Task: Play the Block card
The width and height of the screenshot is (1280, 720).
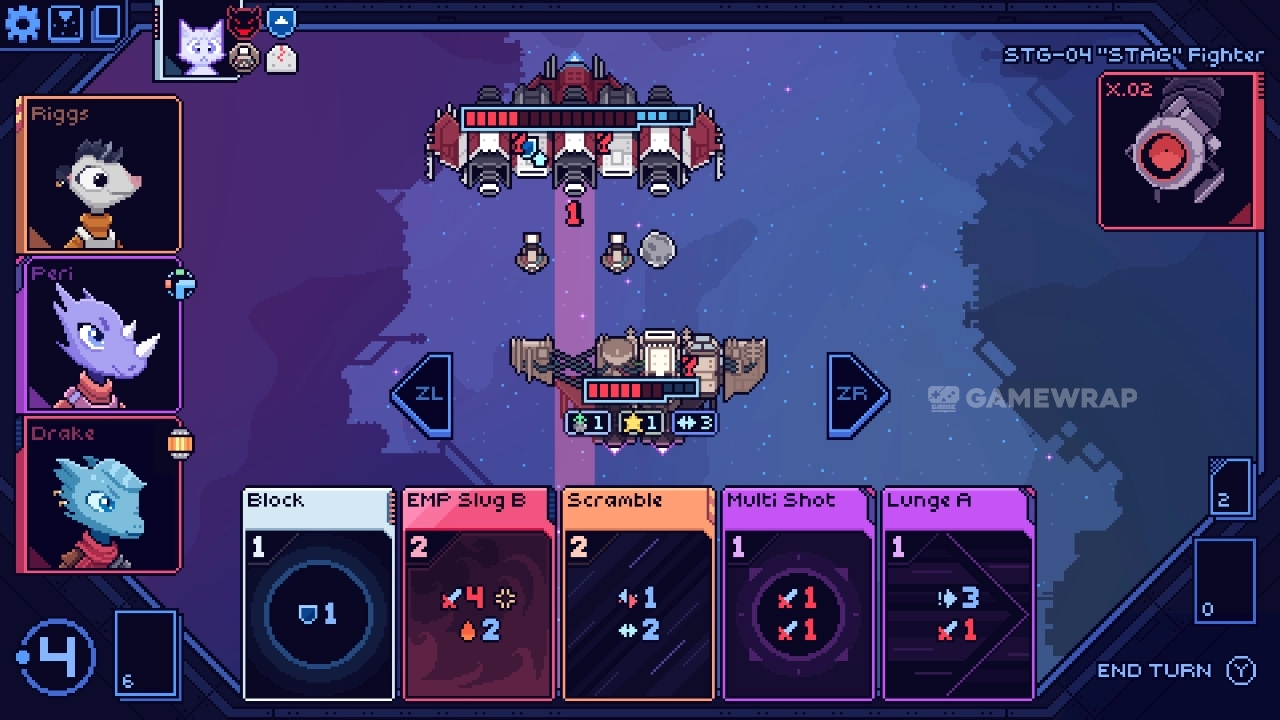Action: pos(318,594)
